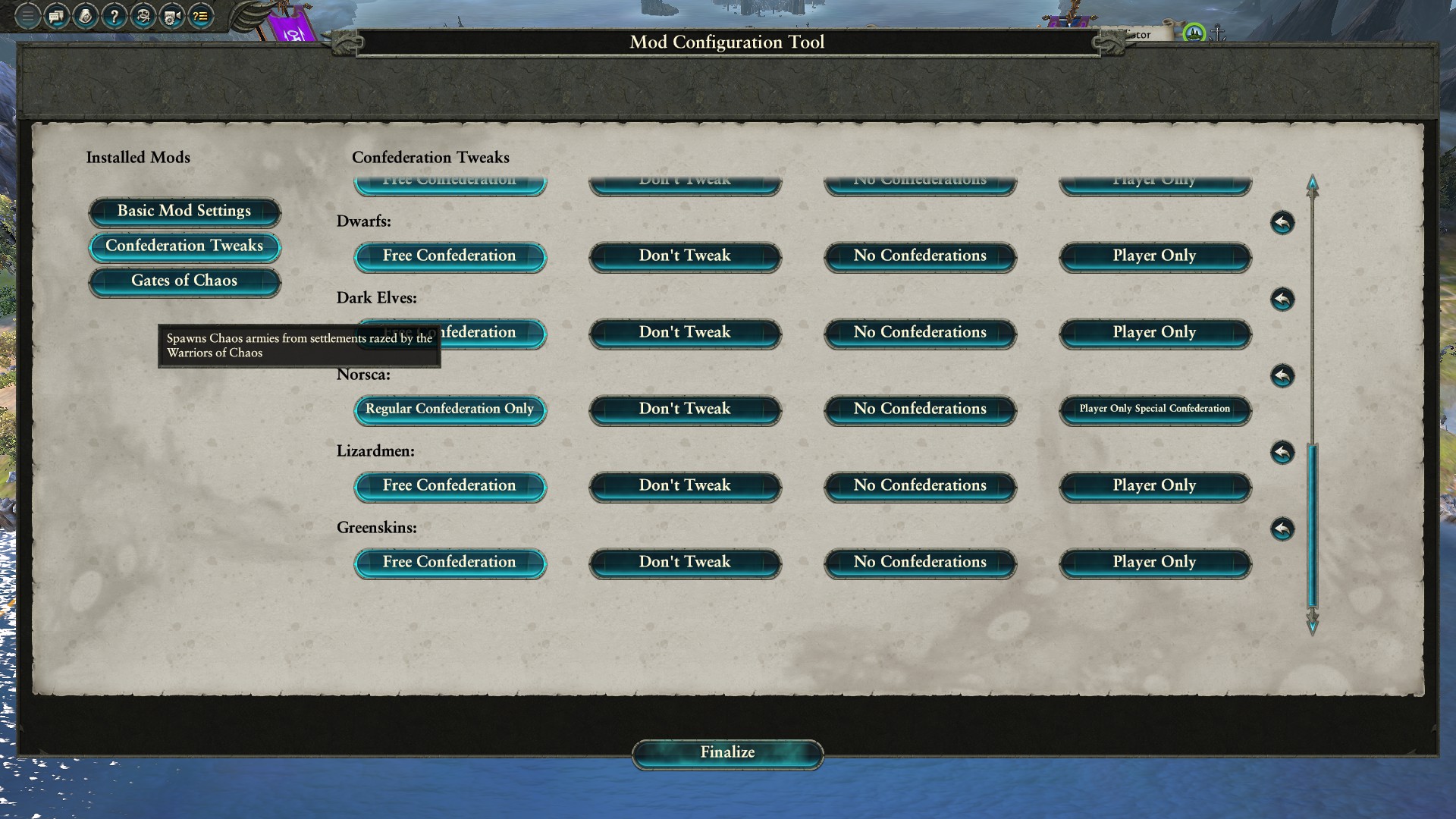Choose Free Confederation for Dwarfs
The height and width of the screenshot is (819, 1456).
450,256
